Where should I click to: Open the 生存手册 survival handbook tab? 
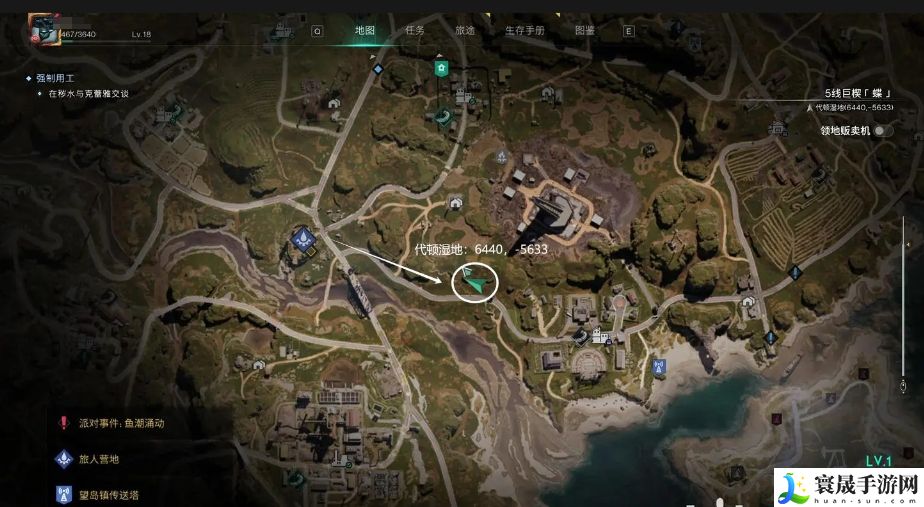[524, 30]
